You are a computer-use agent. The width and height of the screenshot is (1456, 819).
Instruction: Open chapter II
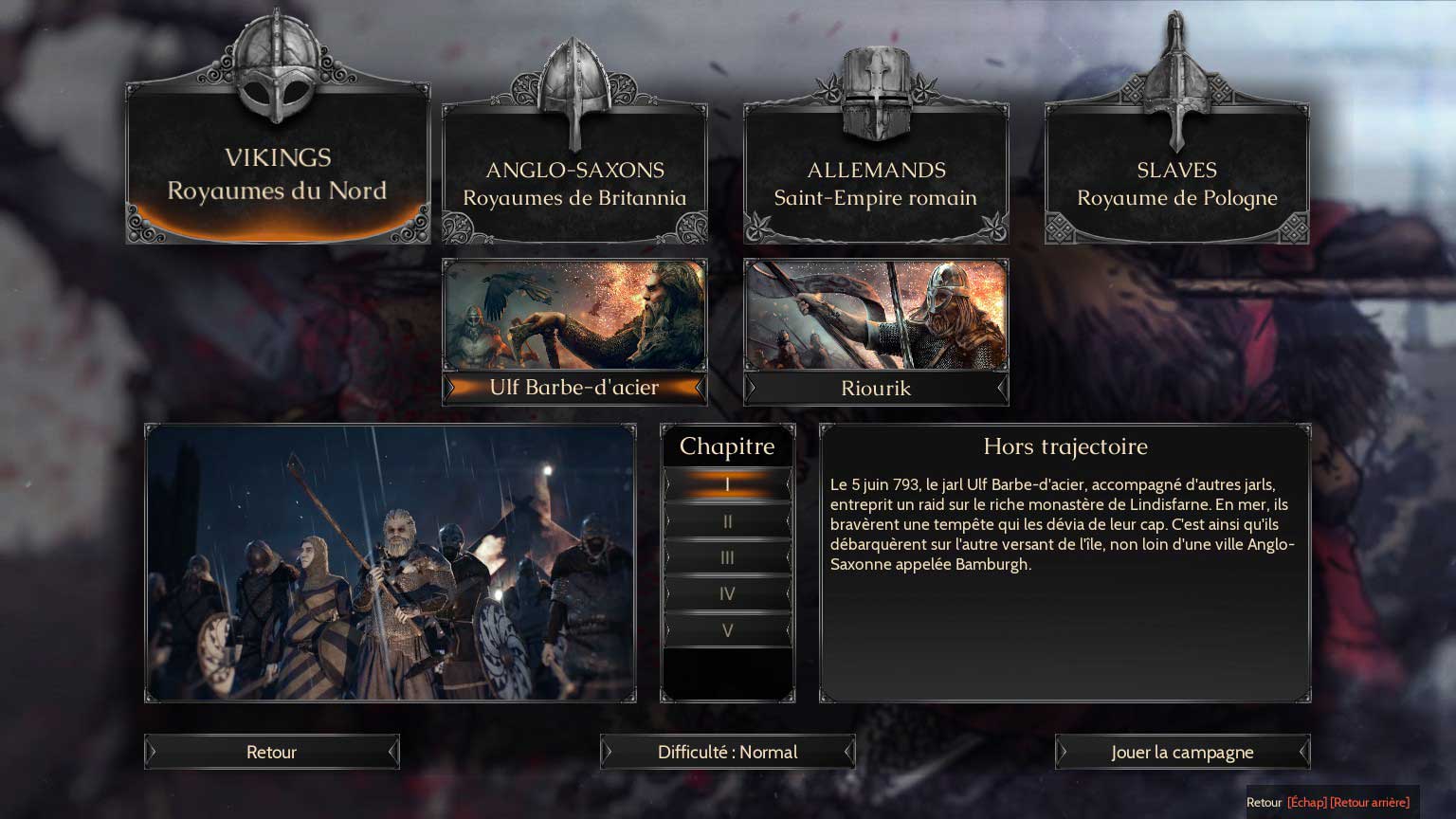727,521
